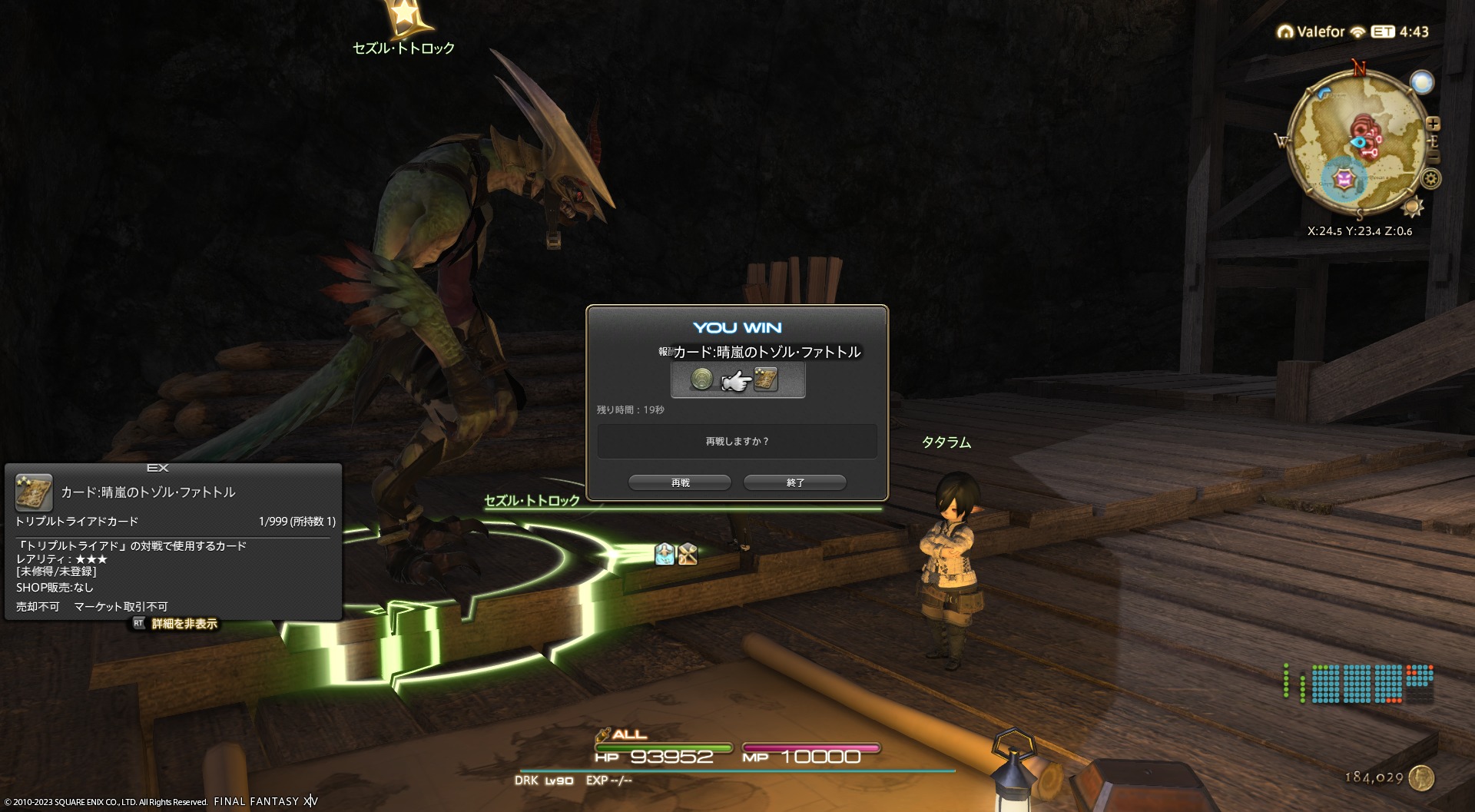The width and height of the screenshot is (1475, 812).
Task: Click the sun time-of-day icon below minimap
Action: 1412,207
